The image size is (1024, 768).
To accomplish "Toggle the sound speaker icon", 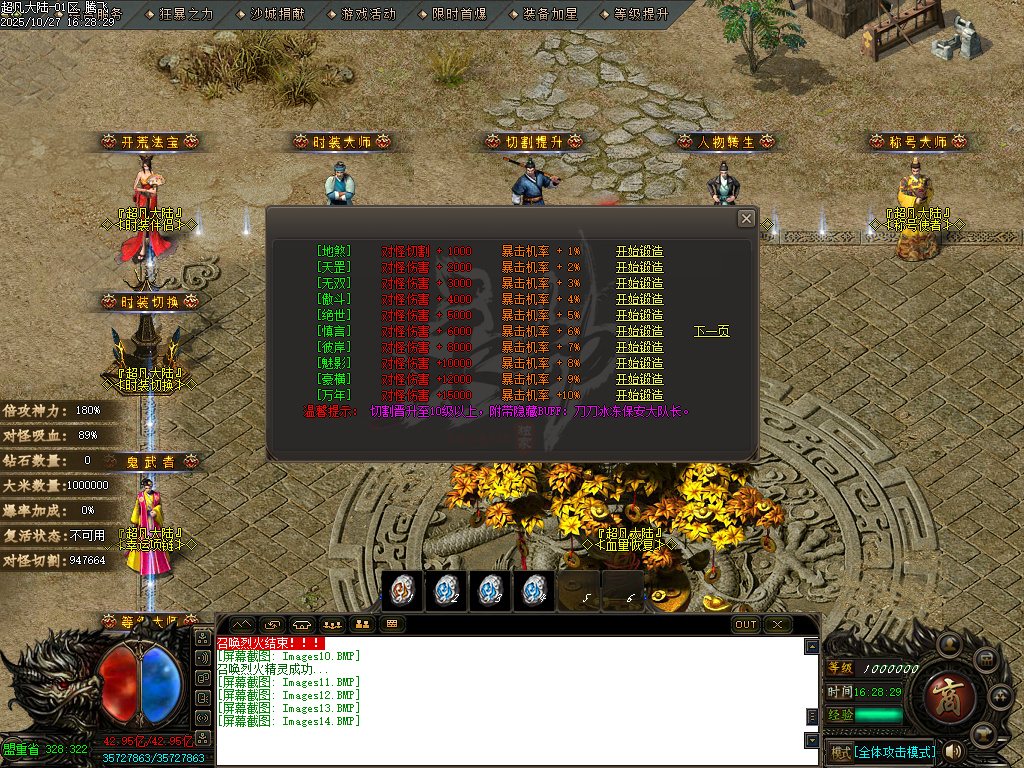I will click(953, 751).
